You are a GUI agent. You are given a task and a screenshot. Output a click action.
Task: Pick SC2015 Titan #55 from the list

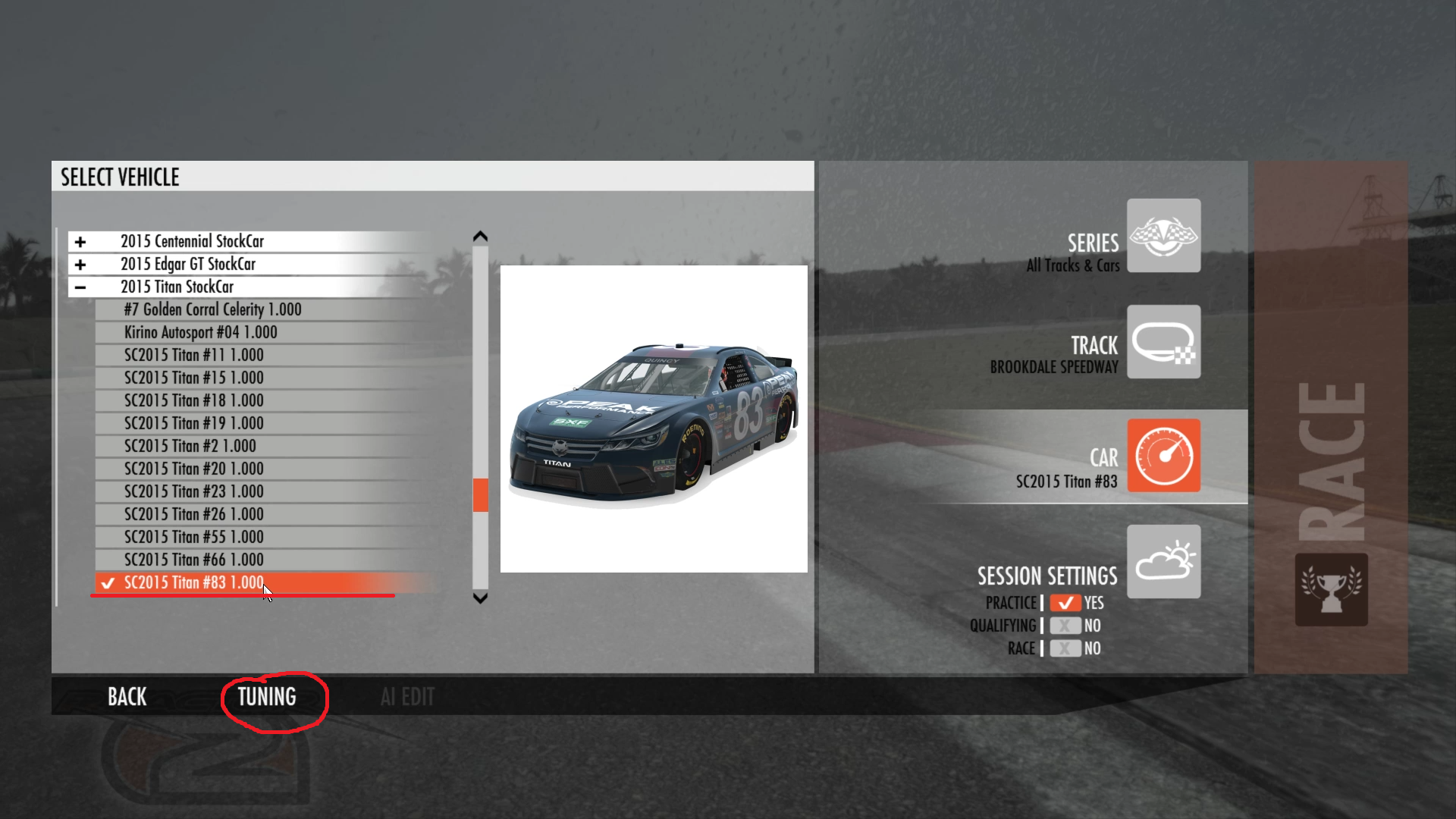[x=194, y=537]
